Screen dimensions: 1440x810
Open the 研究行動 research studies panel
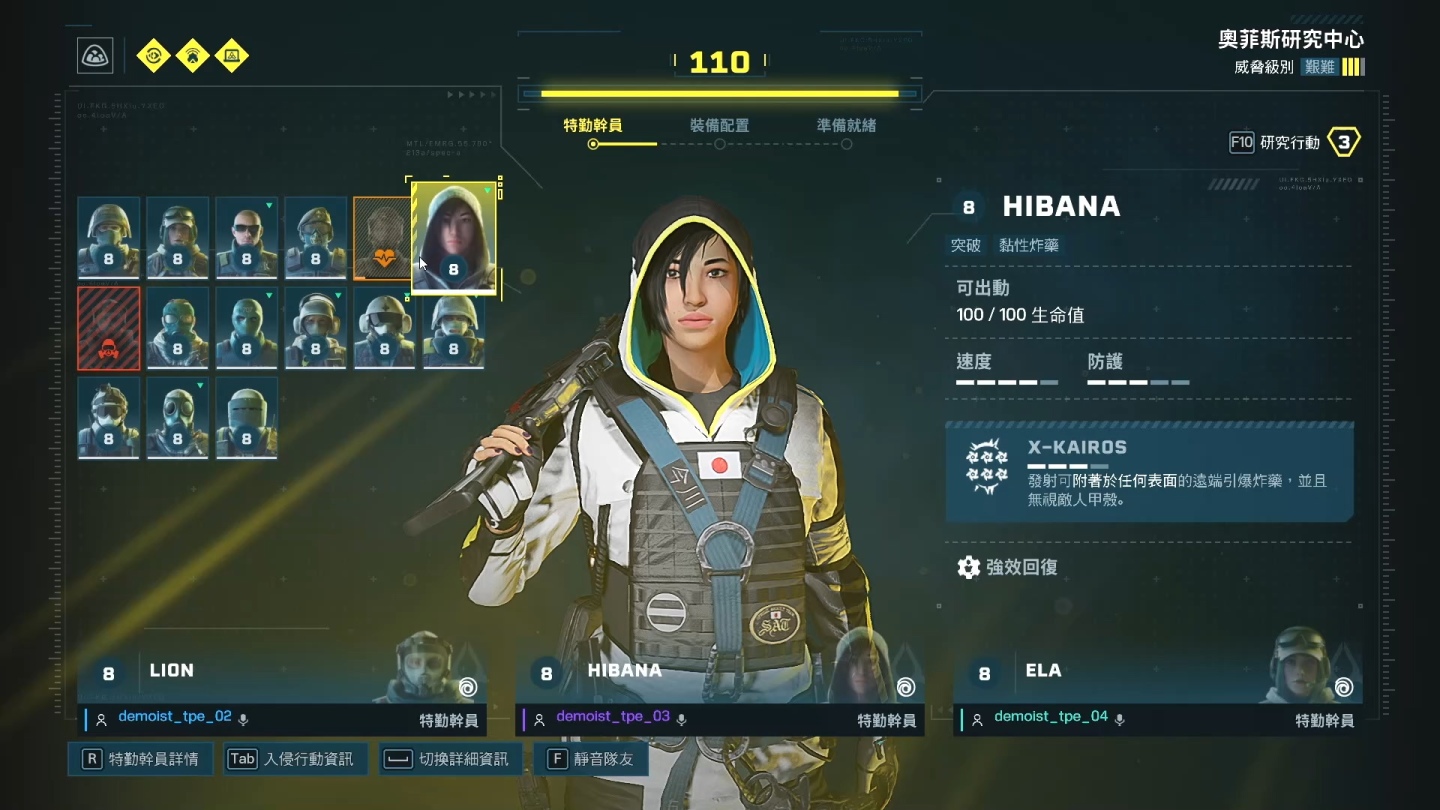pos(1294,143)
